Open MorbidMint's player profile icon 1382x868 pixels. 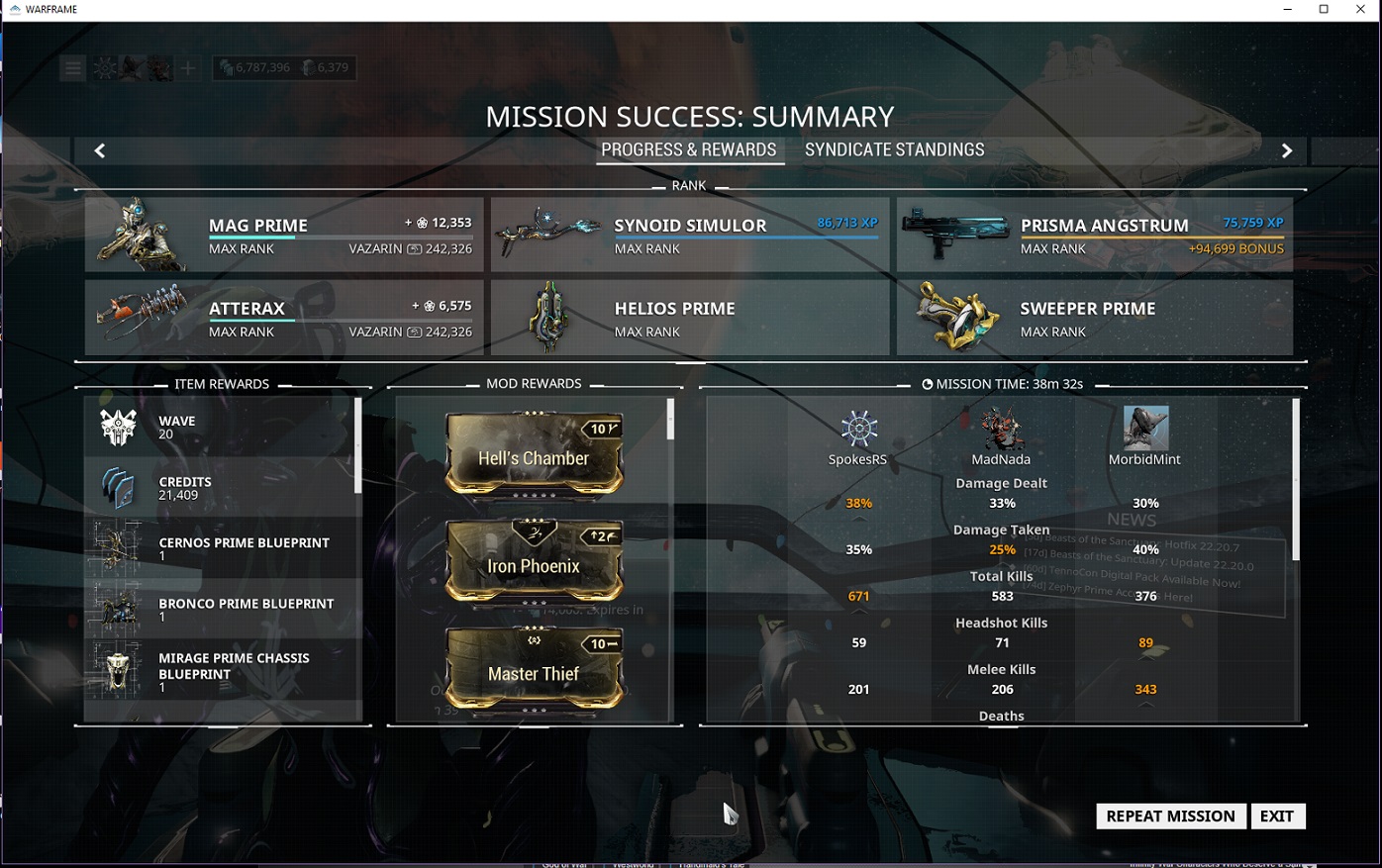click(x=1145, y=429)
